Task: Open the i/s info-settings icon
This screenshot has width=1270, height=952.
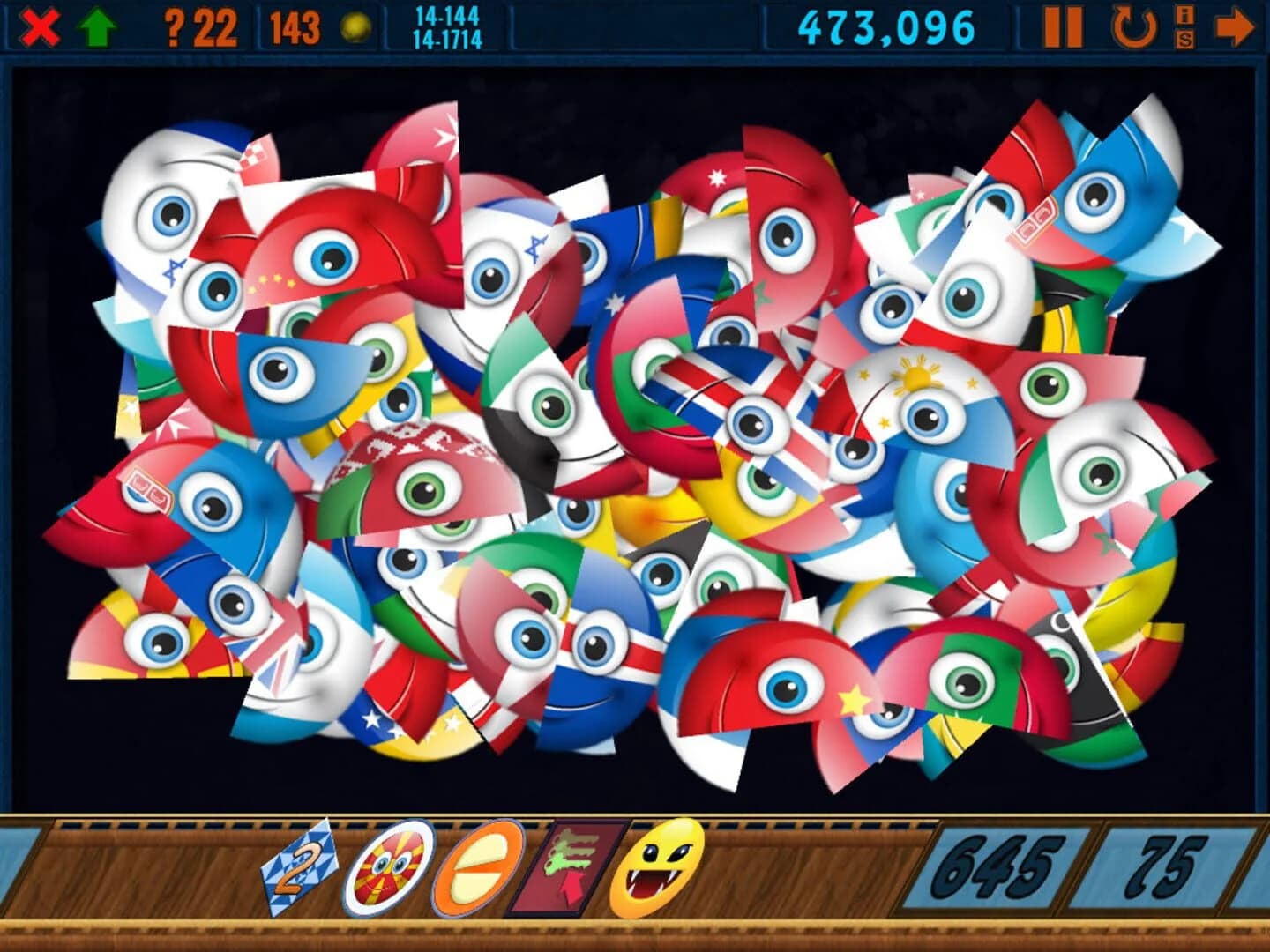Action: [x=1186, y=26]
